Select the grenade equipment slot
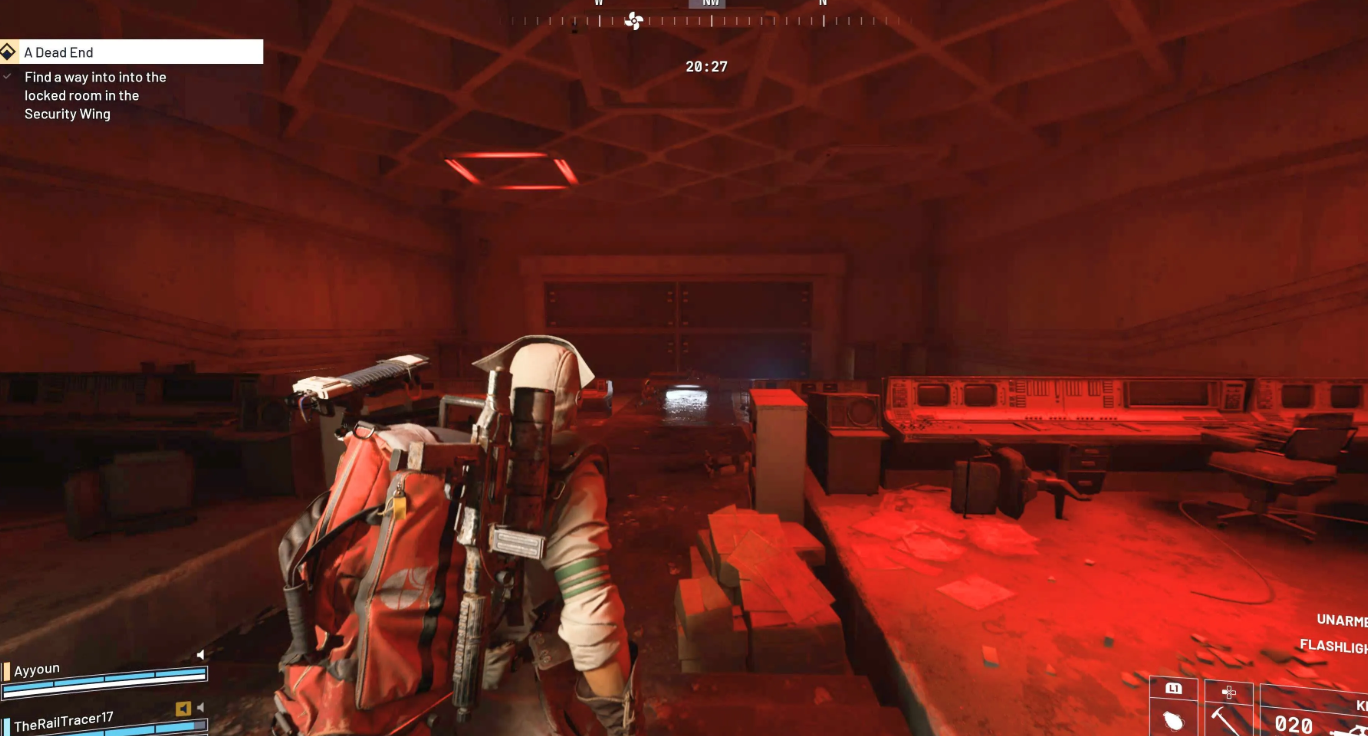 1173,721
